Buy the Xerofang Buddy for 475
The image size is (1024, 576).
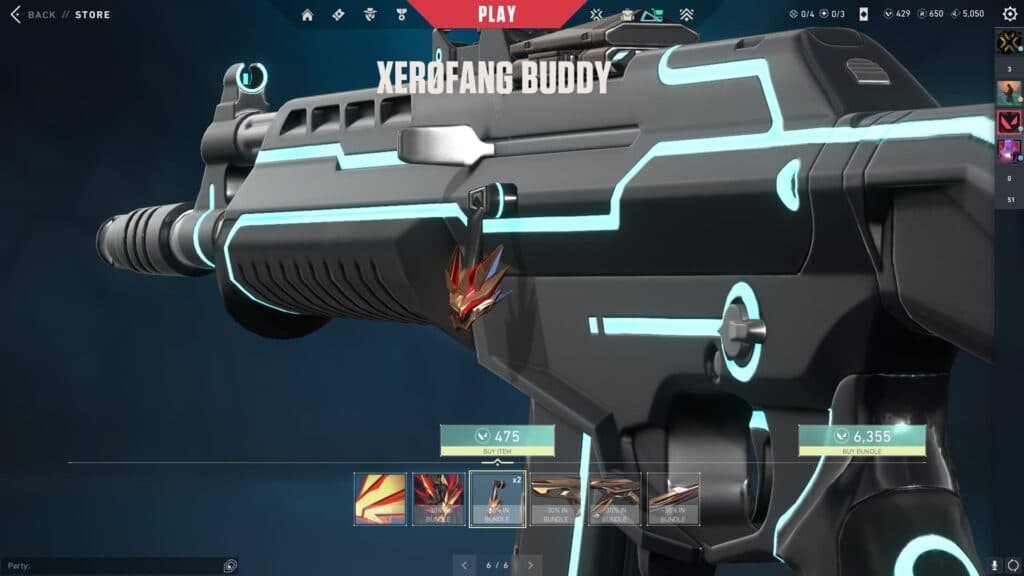point(497,440)
